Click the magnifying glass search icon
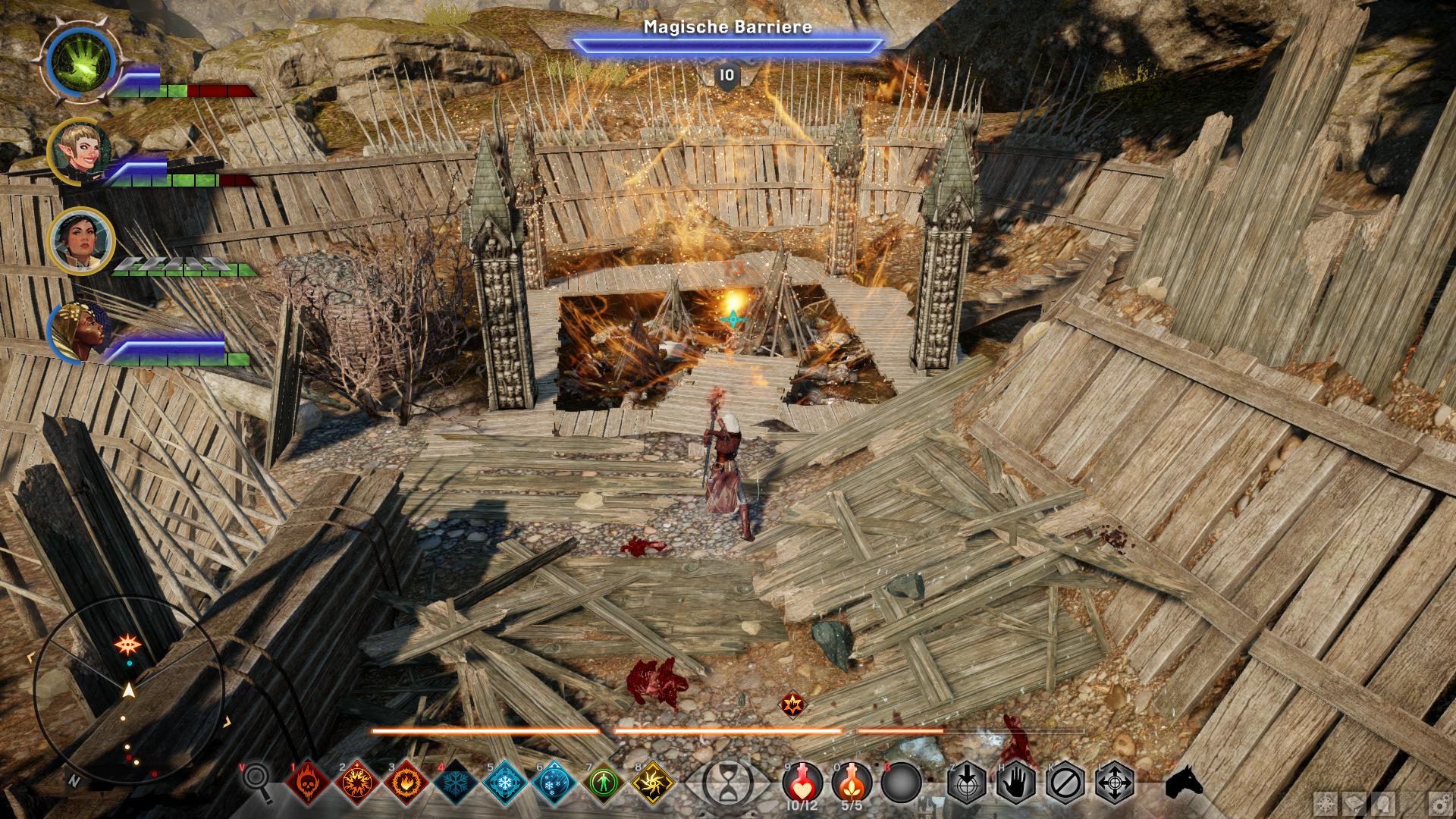 click(256, 781)
